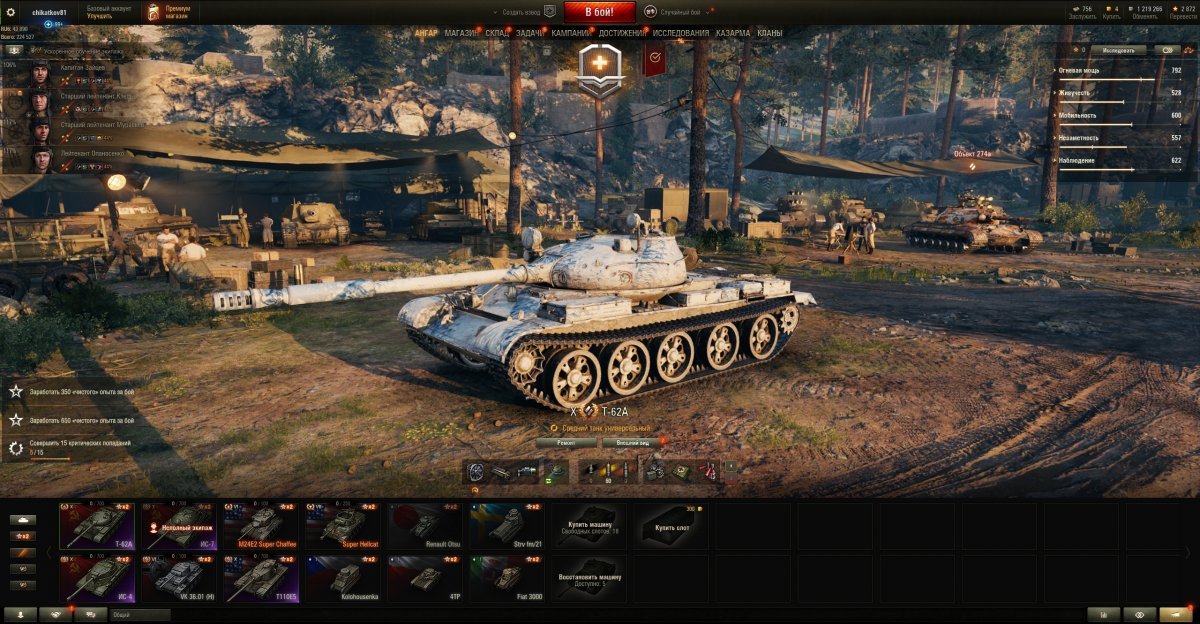Select the Kolohousenka tank card
This screenshot has width=1200, height=624.
342,577
